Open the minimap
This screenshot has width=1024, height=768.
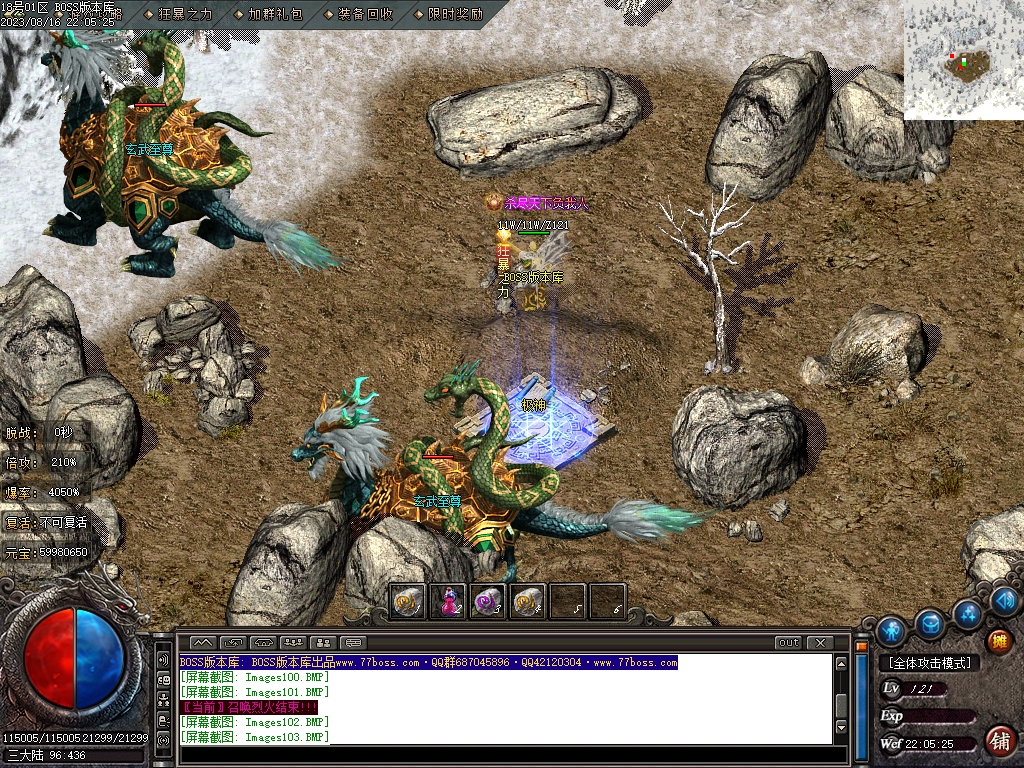click(963, 60)
